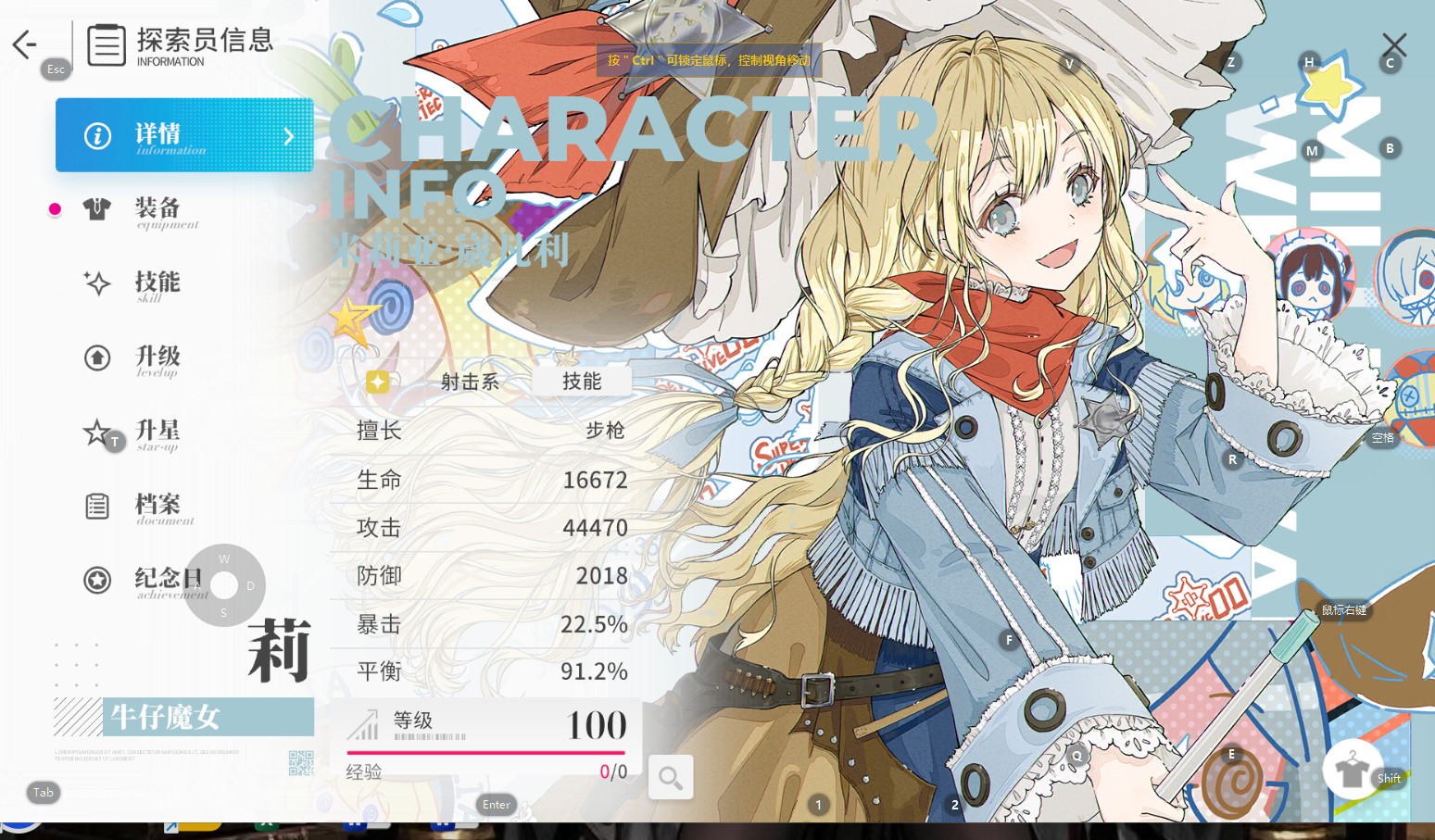Screen dimensions: 1435x840
Task: Open the 装备 equipment panel
Action: click(x=167, y=211)
